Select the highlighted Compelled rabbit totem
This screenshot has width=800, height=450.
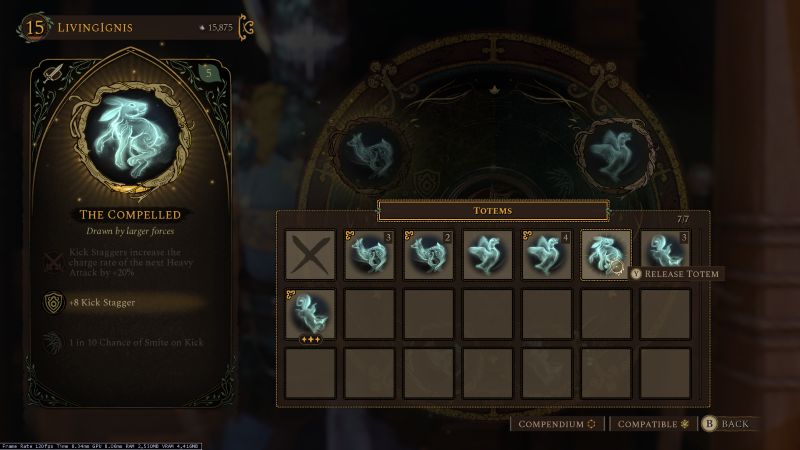[605, 255]
